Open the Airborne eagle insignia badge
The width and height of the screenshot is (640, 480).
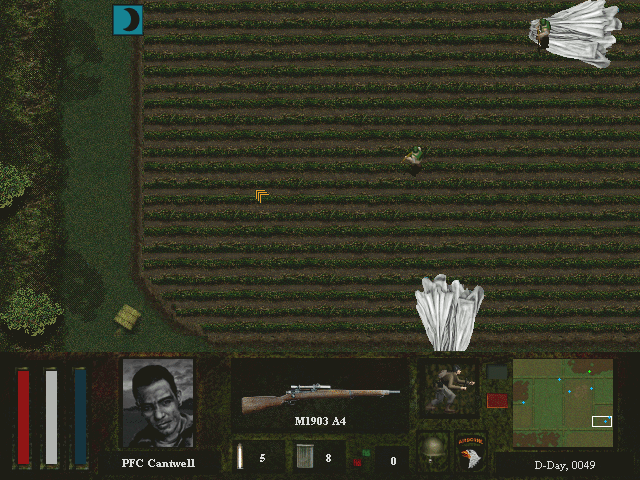pos(470,451)
